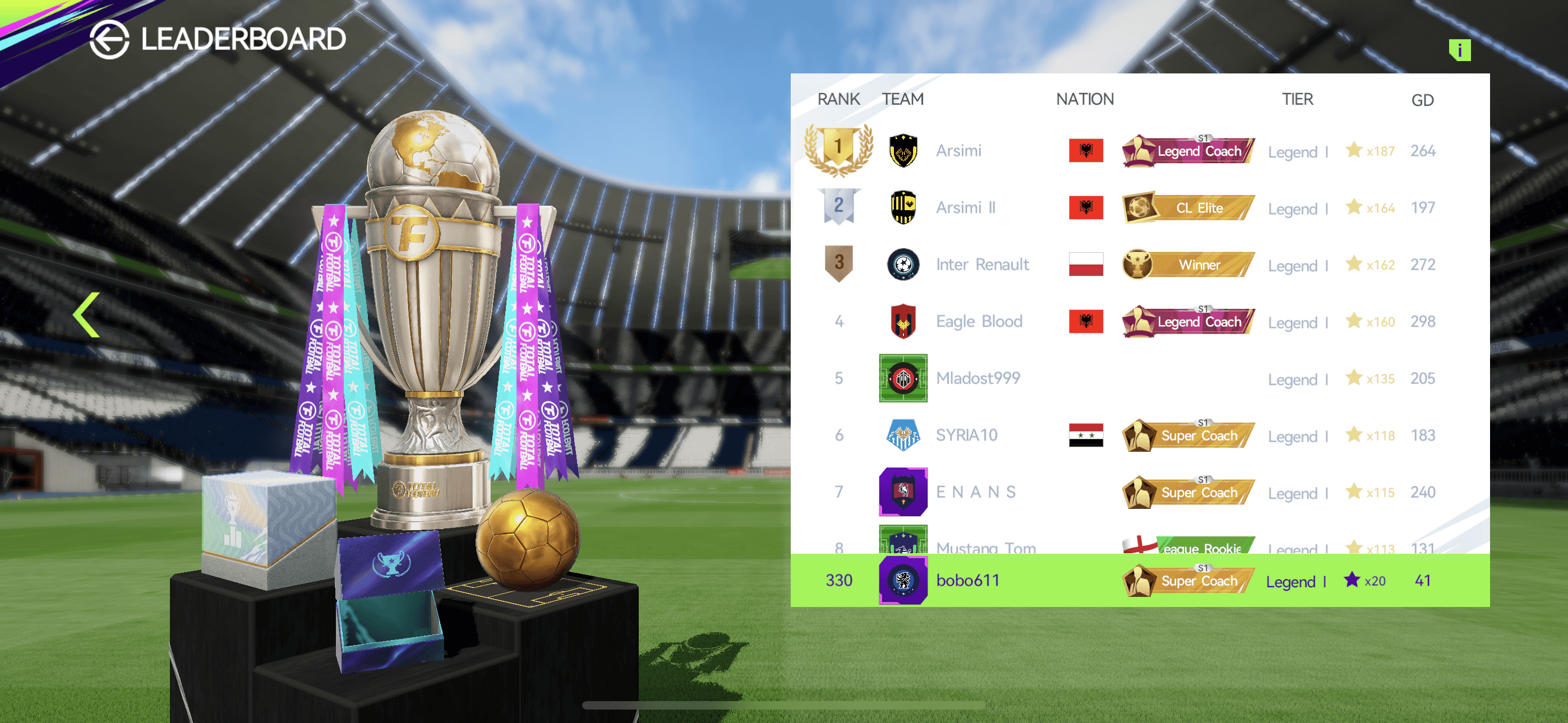Click the E N A N S team crest

pyautogui.click(x=903, y=492)
